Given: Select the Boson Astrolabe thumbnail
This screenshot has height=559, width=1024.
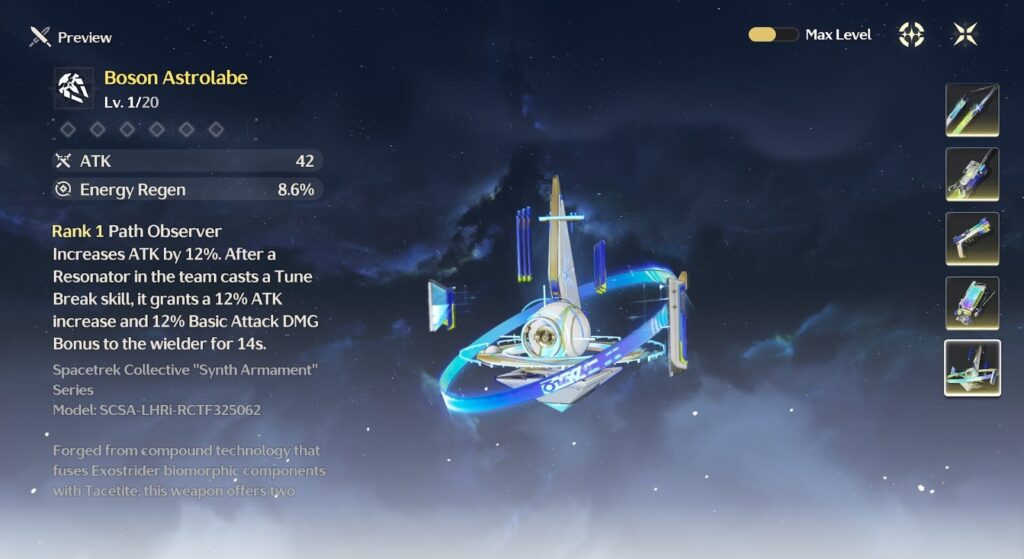Looking at the screenshot, I should tap(972, 368).
